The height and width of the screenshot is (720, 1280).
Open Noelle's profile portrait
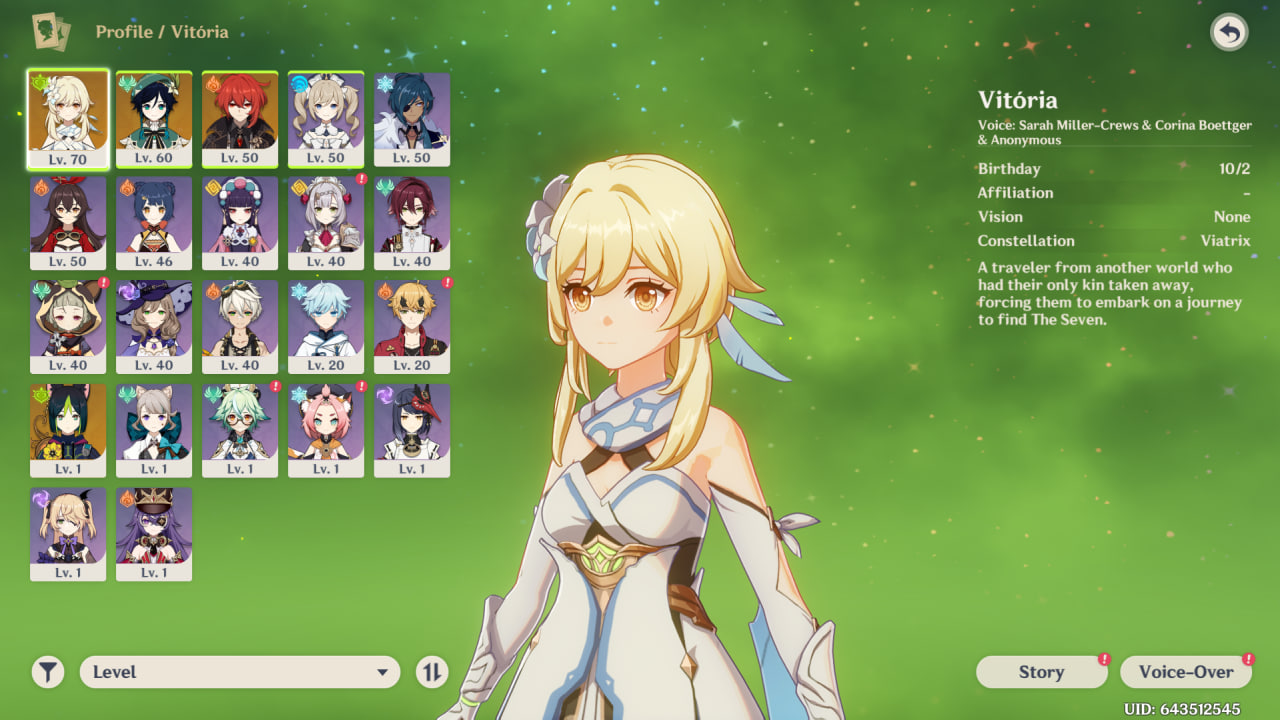[x=326, y=222]
